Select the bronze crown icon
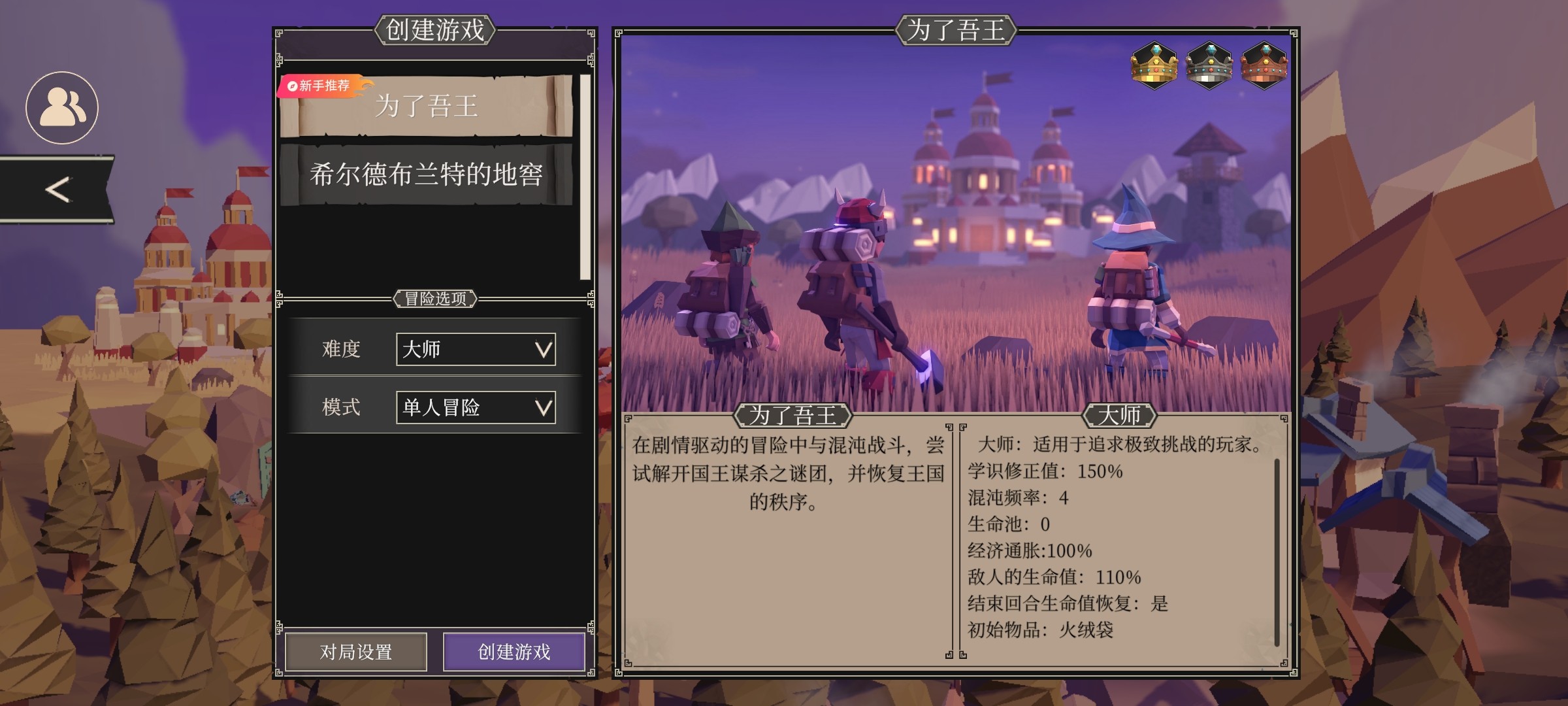Viewport: 1568px width, 706px height. coord(1264,65)
